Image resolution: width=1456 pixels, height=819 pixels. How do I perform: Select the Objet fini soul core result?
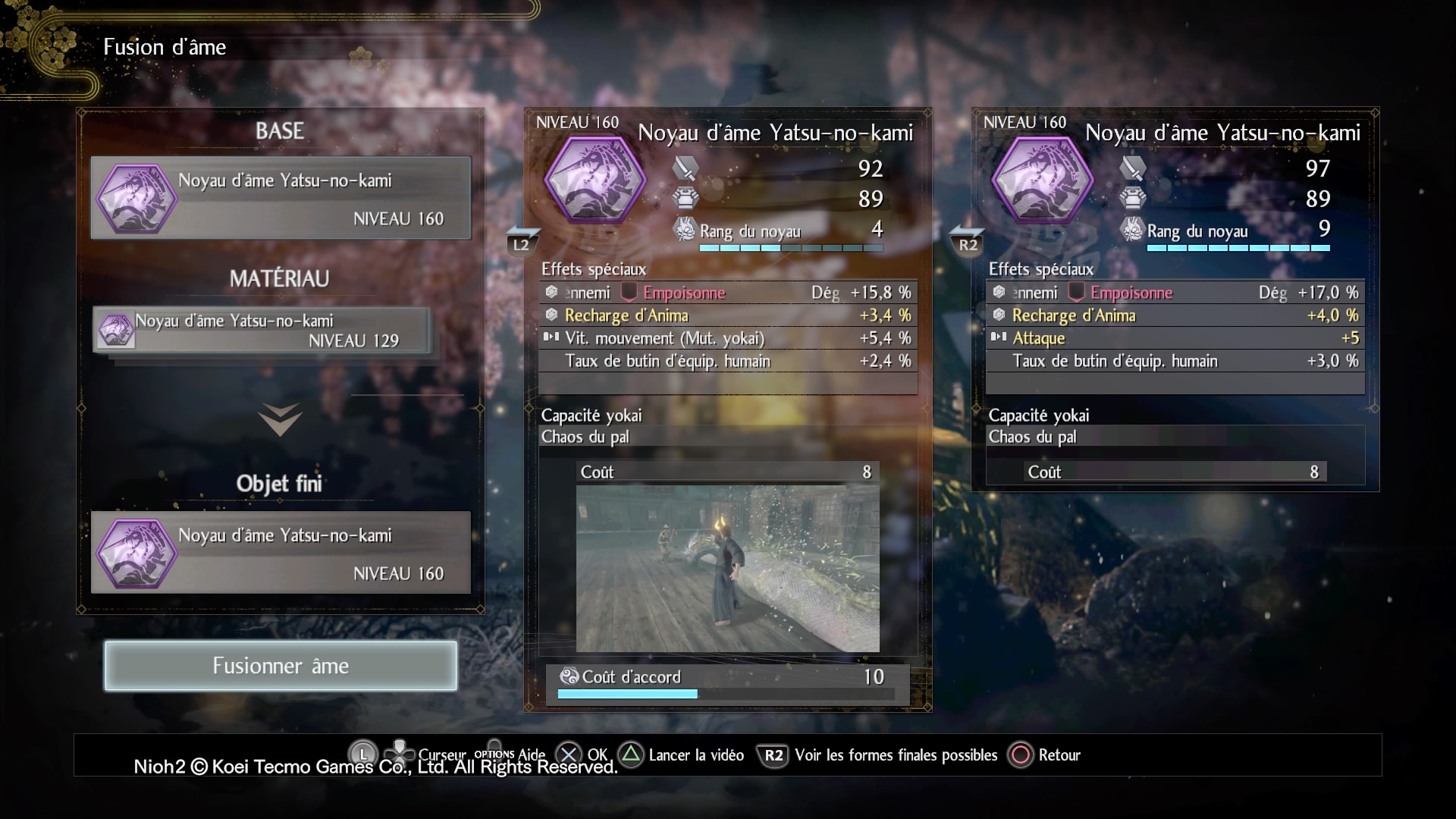pyautogui.click(x=281, y=553)
